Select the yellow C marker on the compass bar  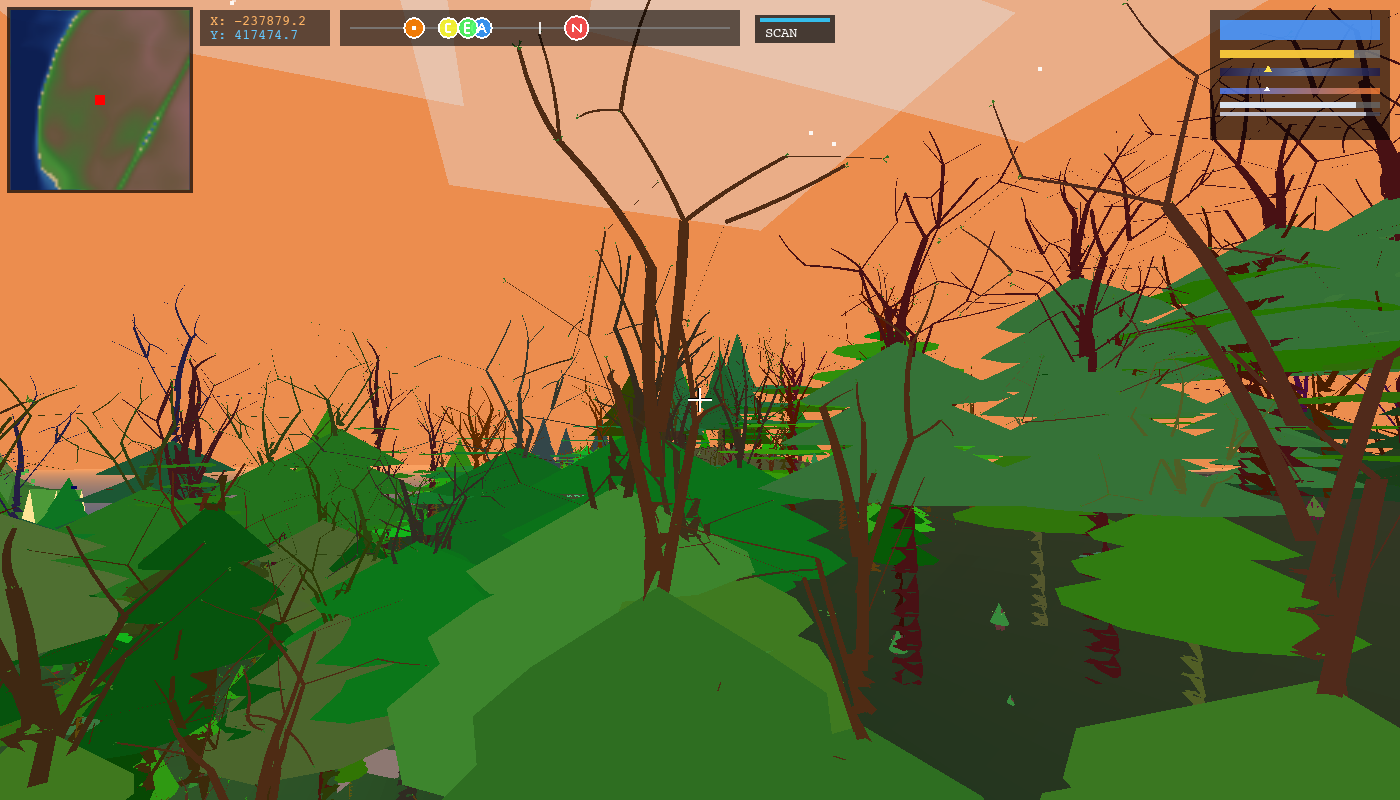449,29
